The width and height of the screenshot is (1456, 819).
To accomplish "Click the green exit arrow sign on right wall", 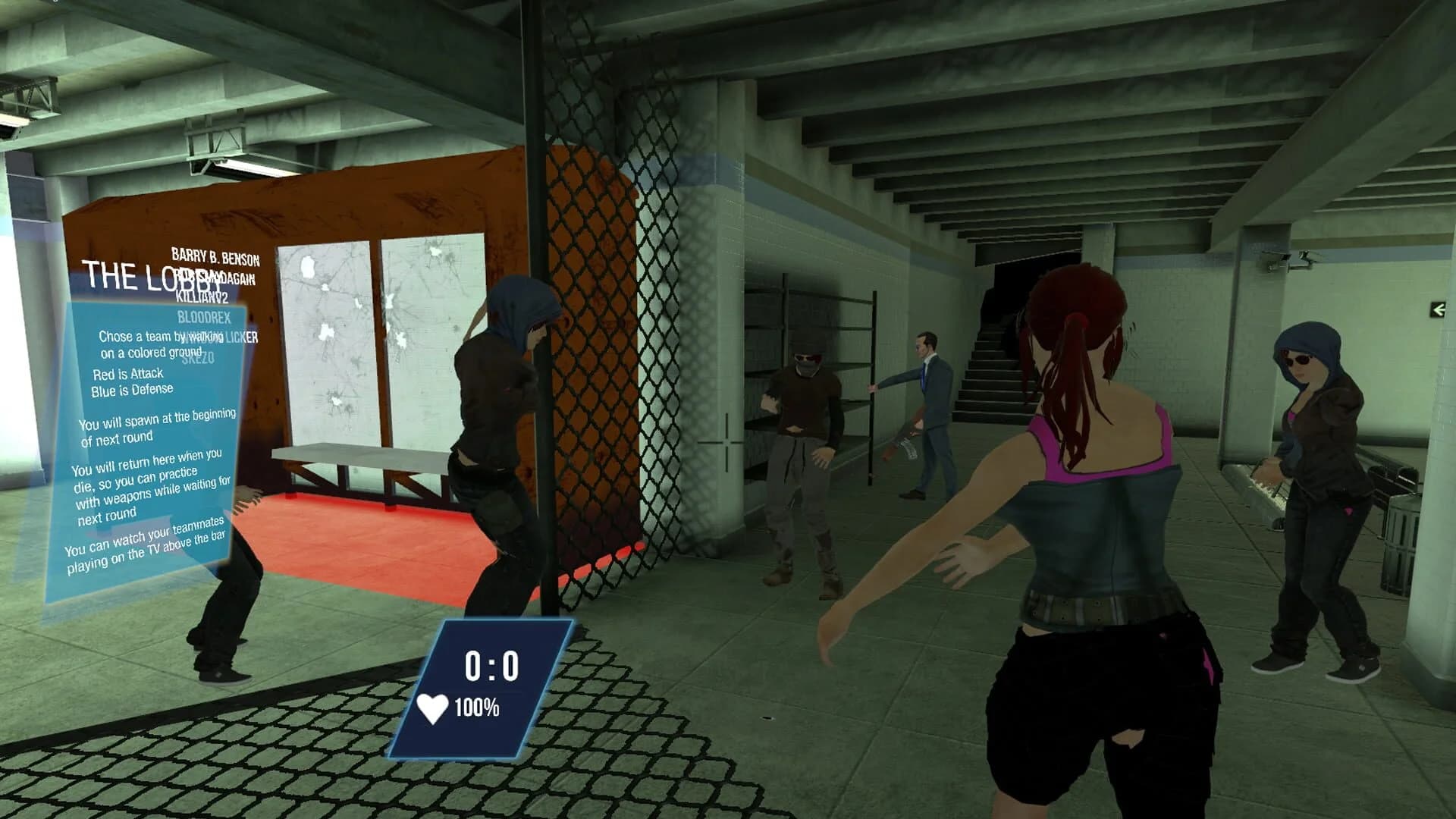I will pos(1439,309).
